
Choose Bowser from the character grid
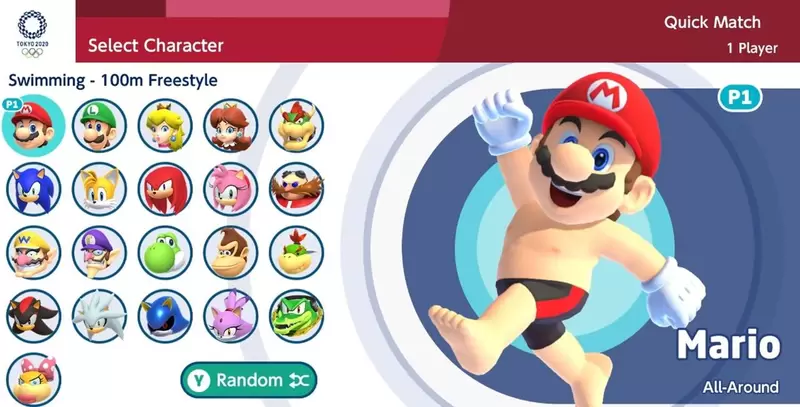pyautogui.click(x=295, y=126)
